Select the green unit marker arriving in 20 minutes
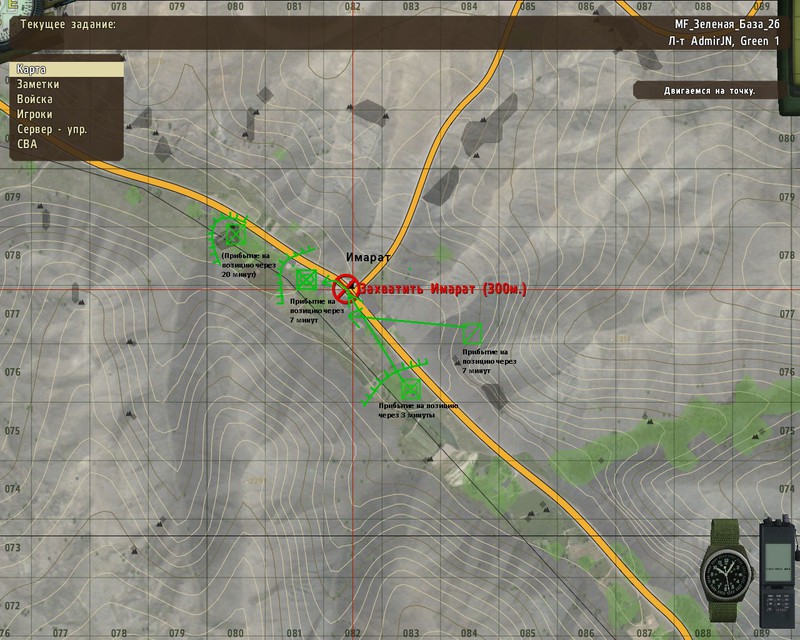 coord(234,235)
